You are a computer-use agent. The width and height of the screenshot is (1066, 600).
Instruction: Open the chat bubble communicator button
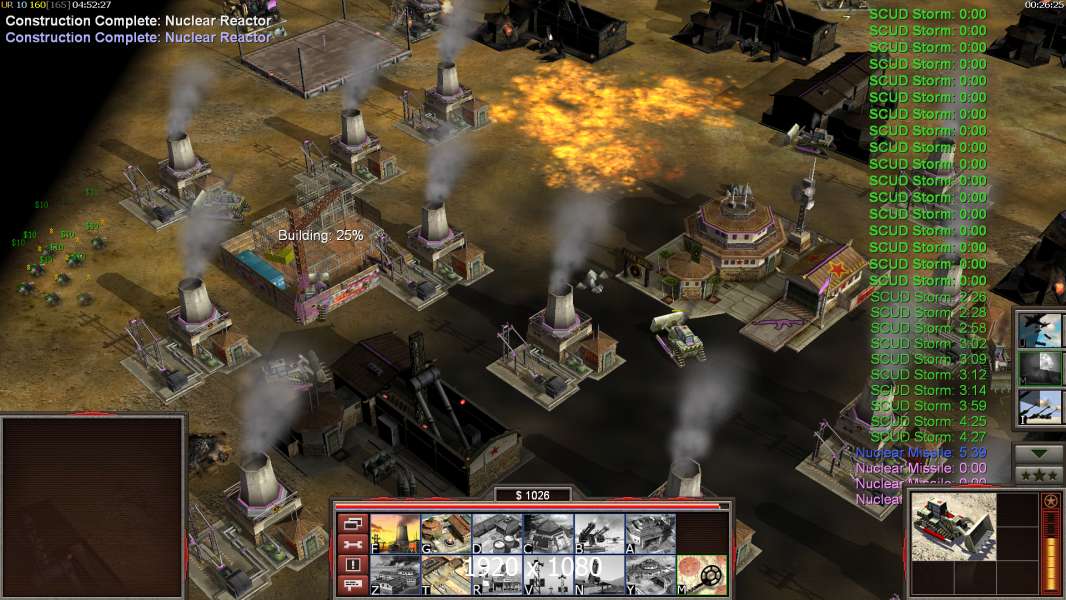point(352,586)
